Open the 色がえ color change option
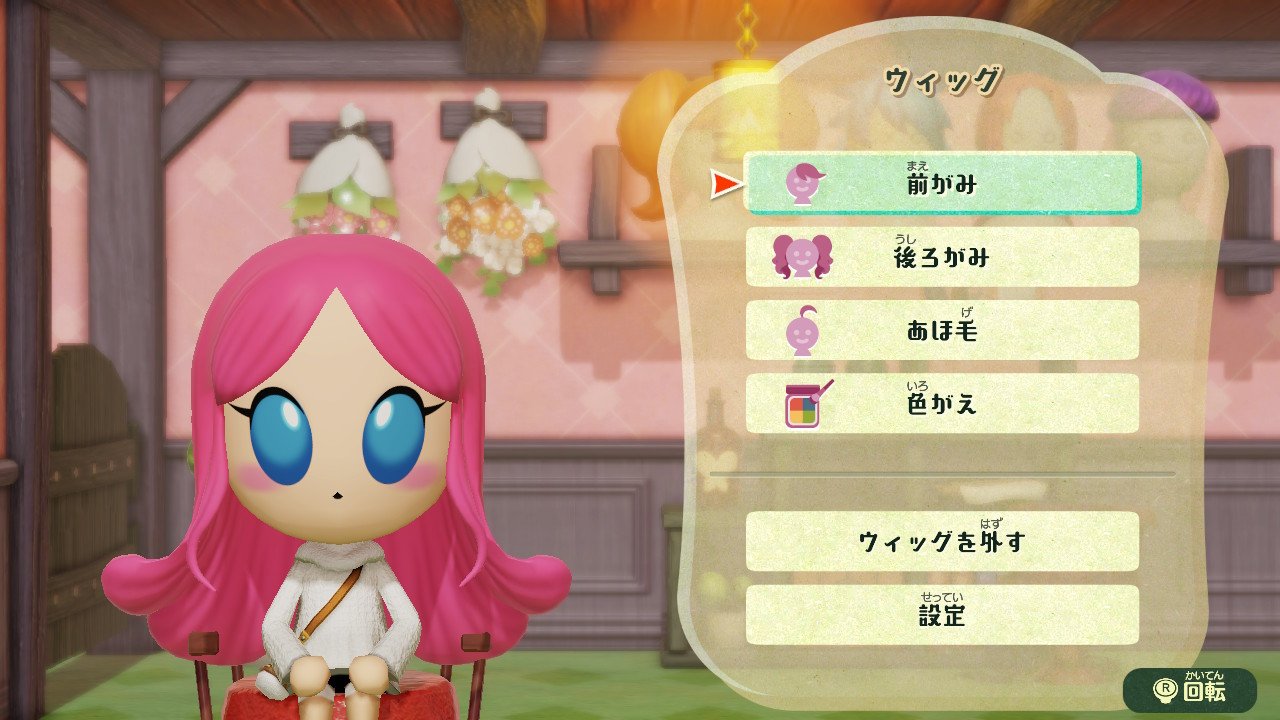 (x=941, y=403)
